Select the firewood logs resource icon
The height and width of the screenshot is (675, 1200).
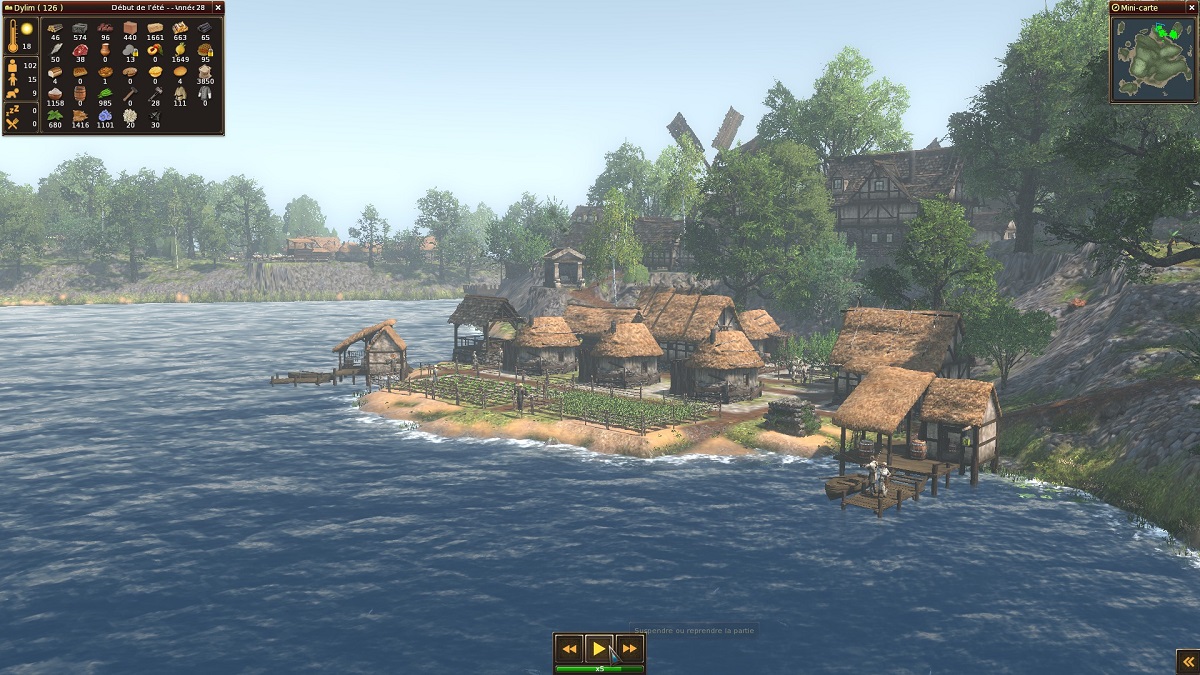point(55,28)
